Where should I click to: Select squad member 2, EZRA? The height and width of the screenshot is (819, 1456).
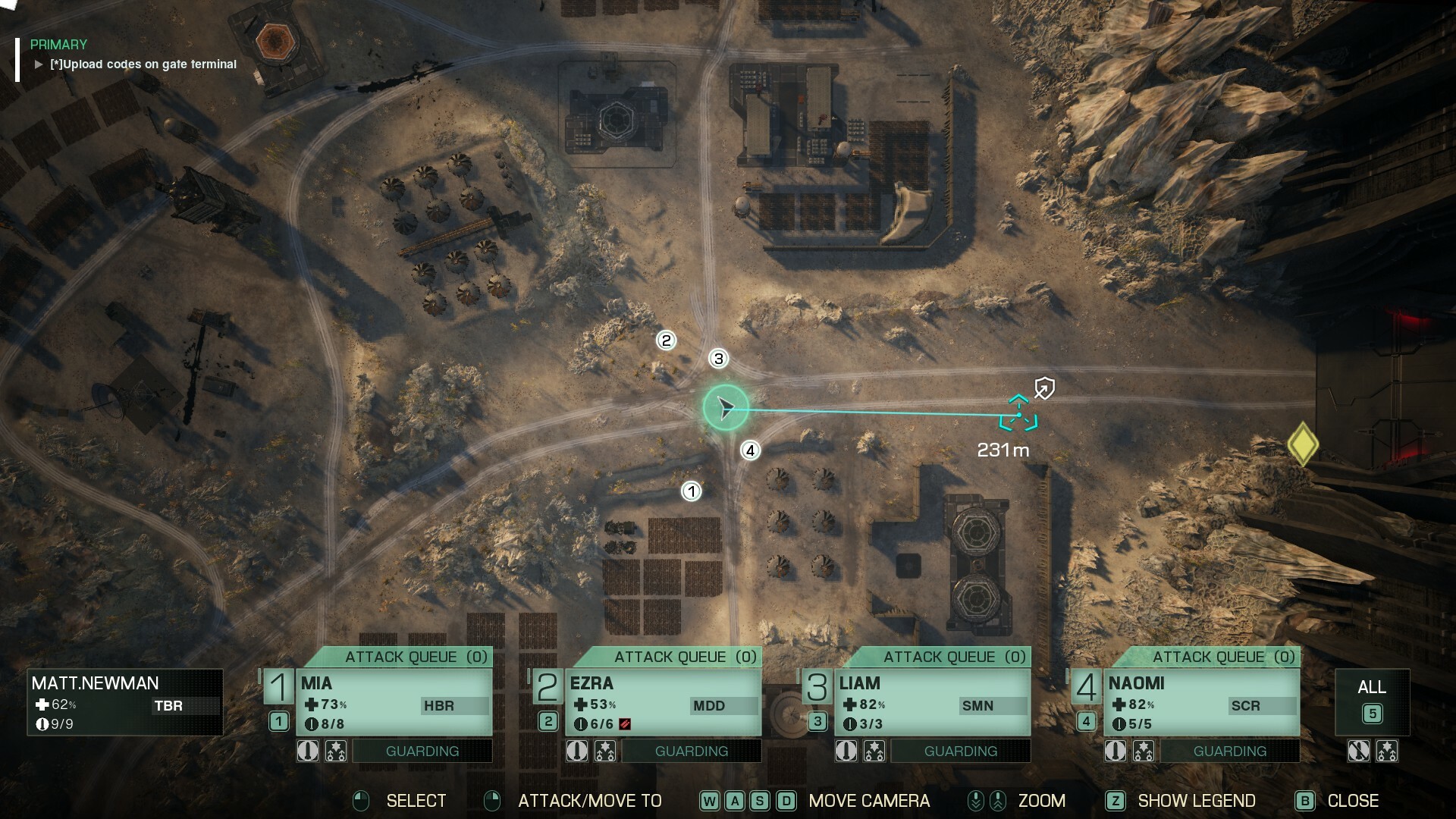[x=665, y=698]
